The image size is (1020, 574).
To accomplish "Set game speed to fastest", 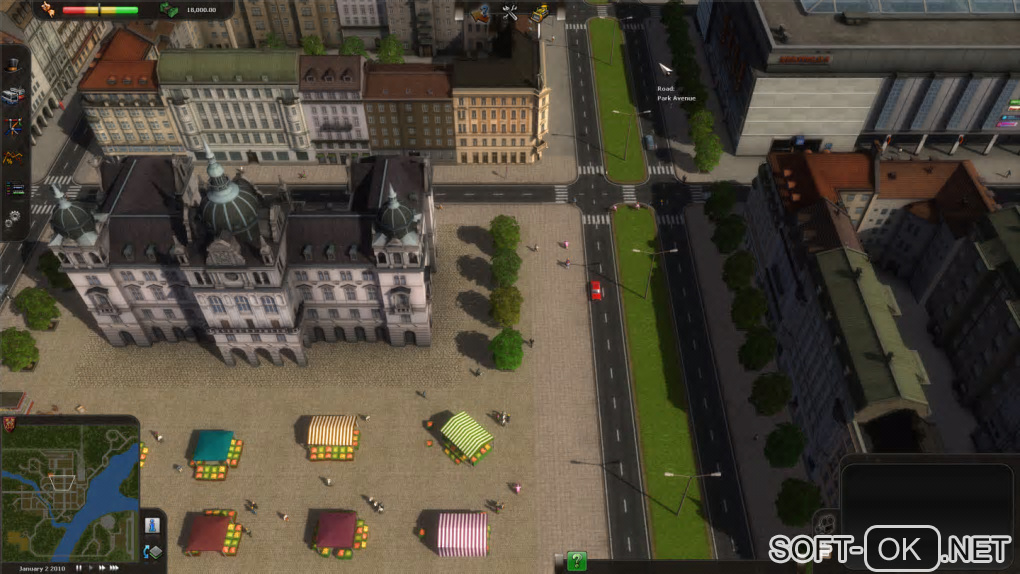I will (114, 568).
